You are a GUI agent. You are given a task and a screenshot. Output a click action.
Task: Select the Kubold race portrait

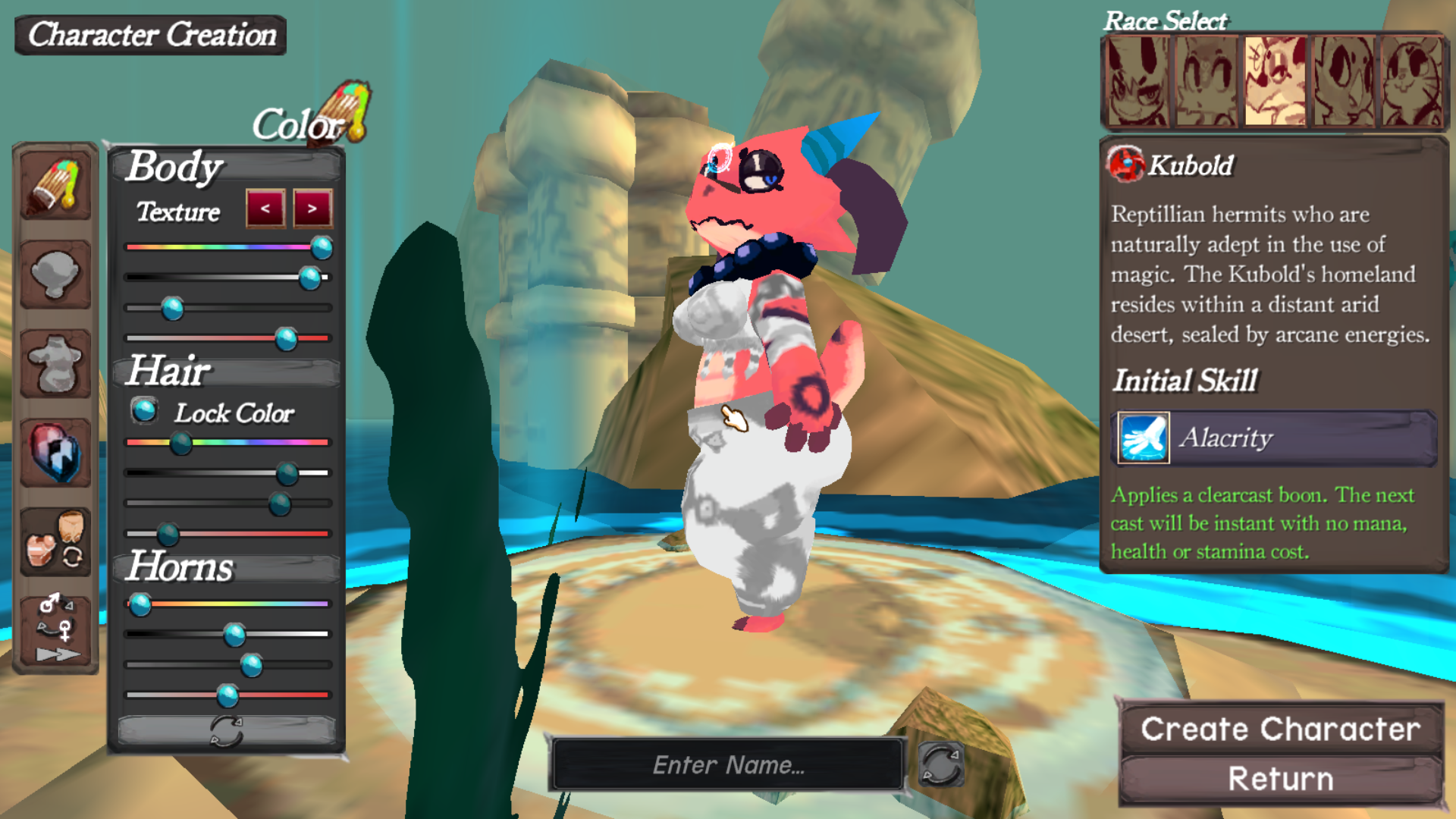[x=1275, y=81]
